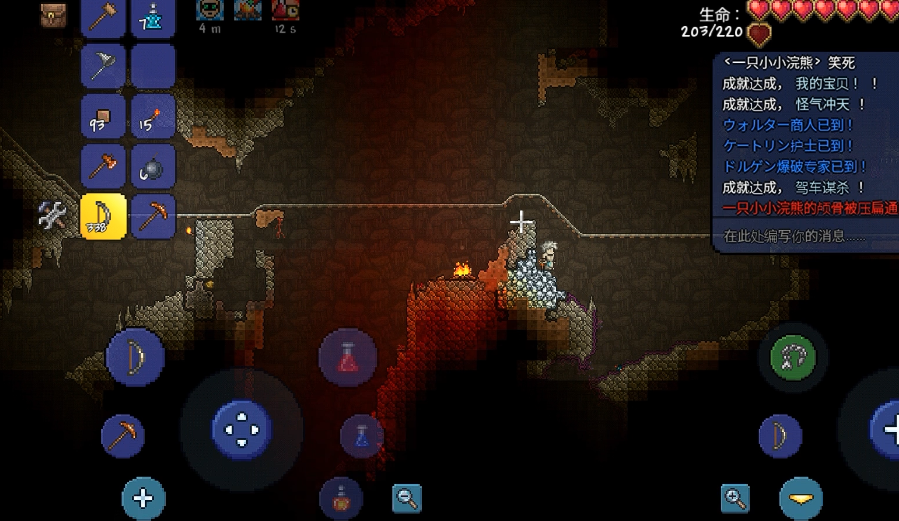The image size is (899, 521).
Task: Use the red healing potion button
Action: click(x=347, y=357)
